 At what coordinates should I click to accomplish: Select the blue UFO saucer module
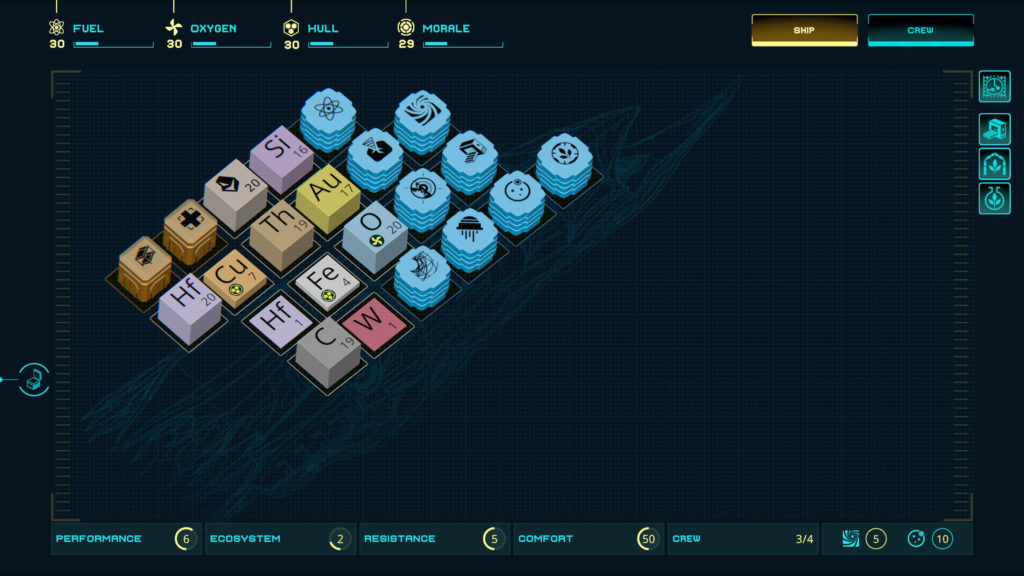[x=468, y=233]
